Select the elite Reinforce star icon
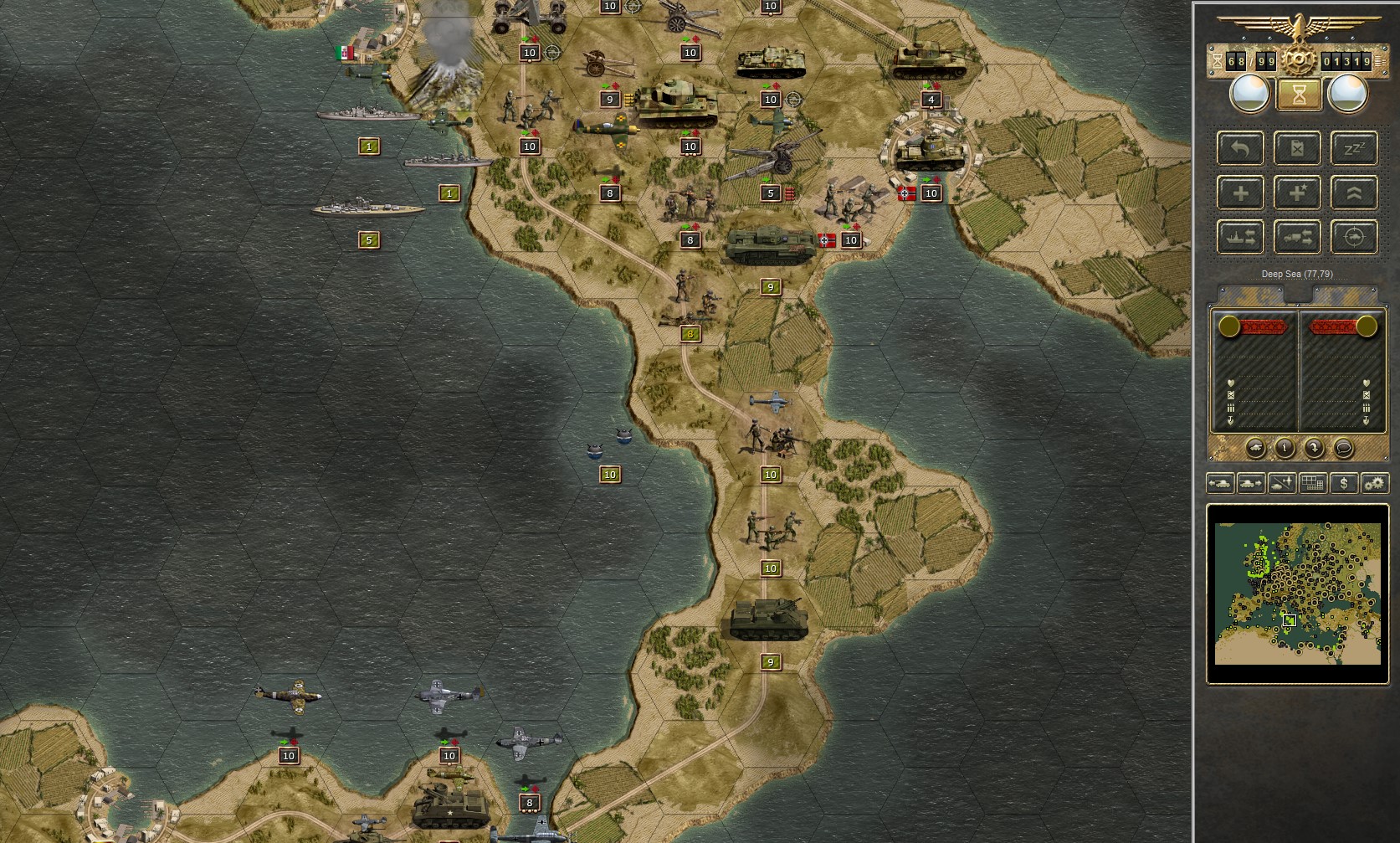The width and height of the screenshot is (1400, 843). 1297,192
